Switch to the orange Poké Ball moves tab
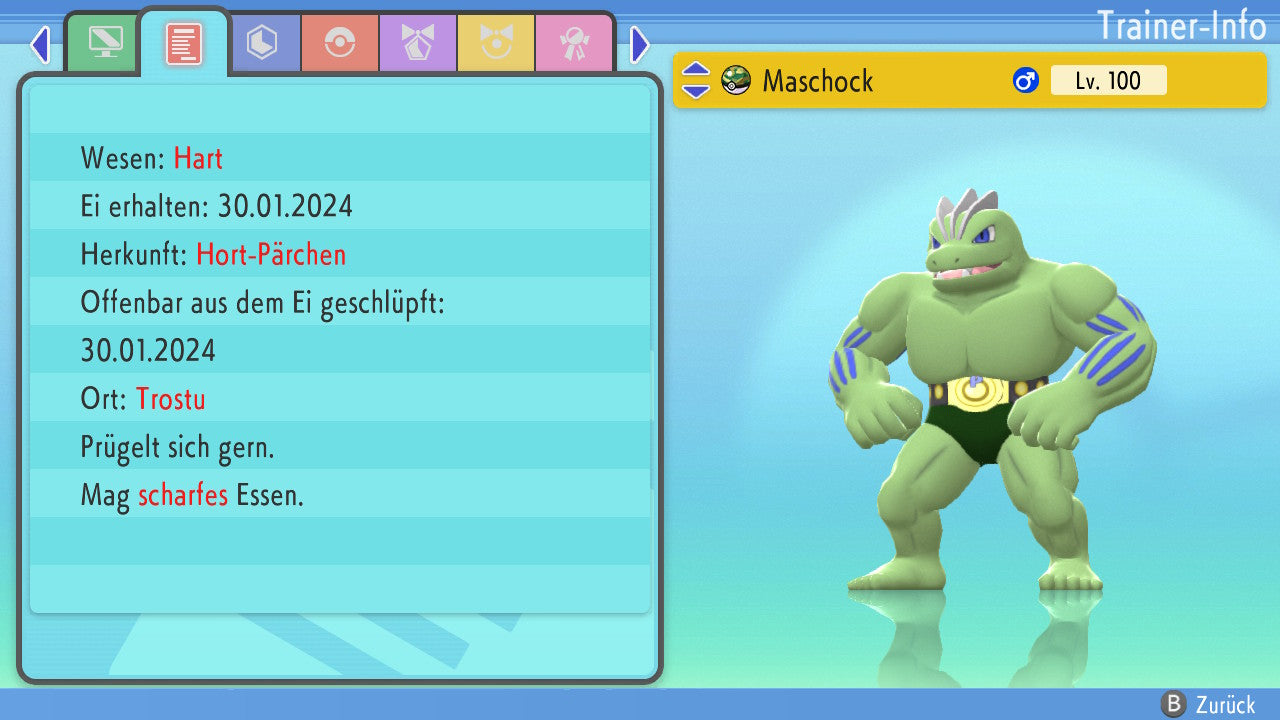Image resolution: width=1280 pixels, height=720 pixels. tap(340, 43)
